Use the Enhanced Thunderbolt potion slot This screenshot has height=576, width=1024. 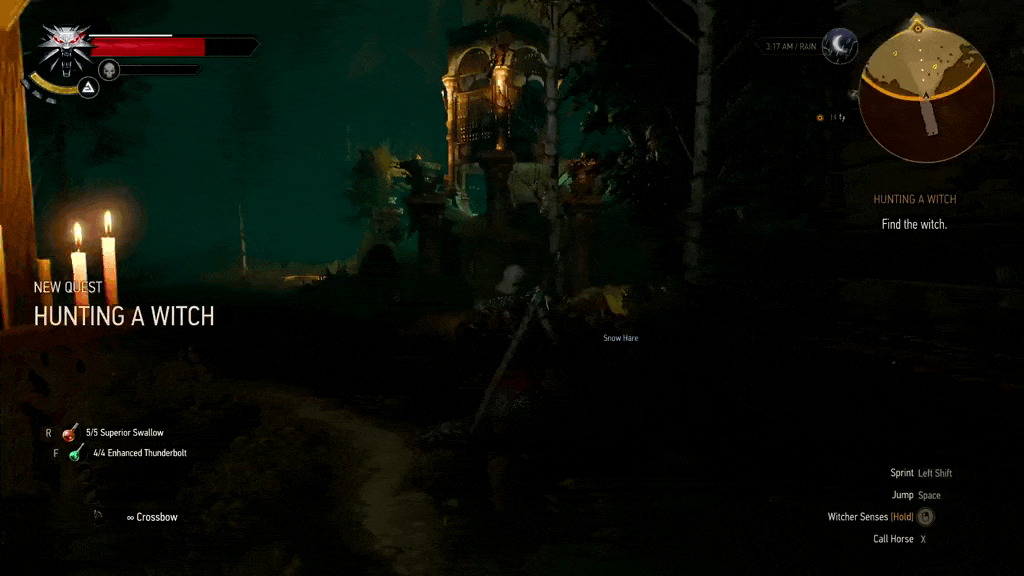coord(76,453)
